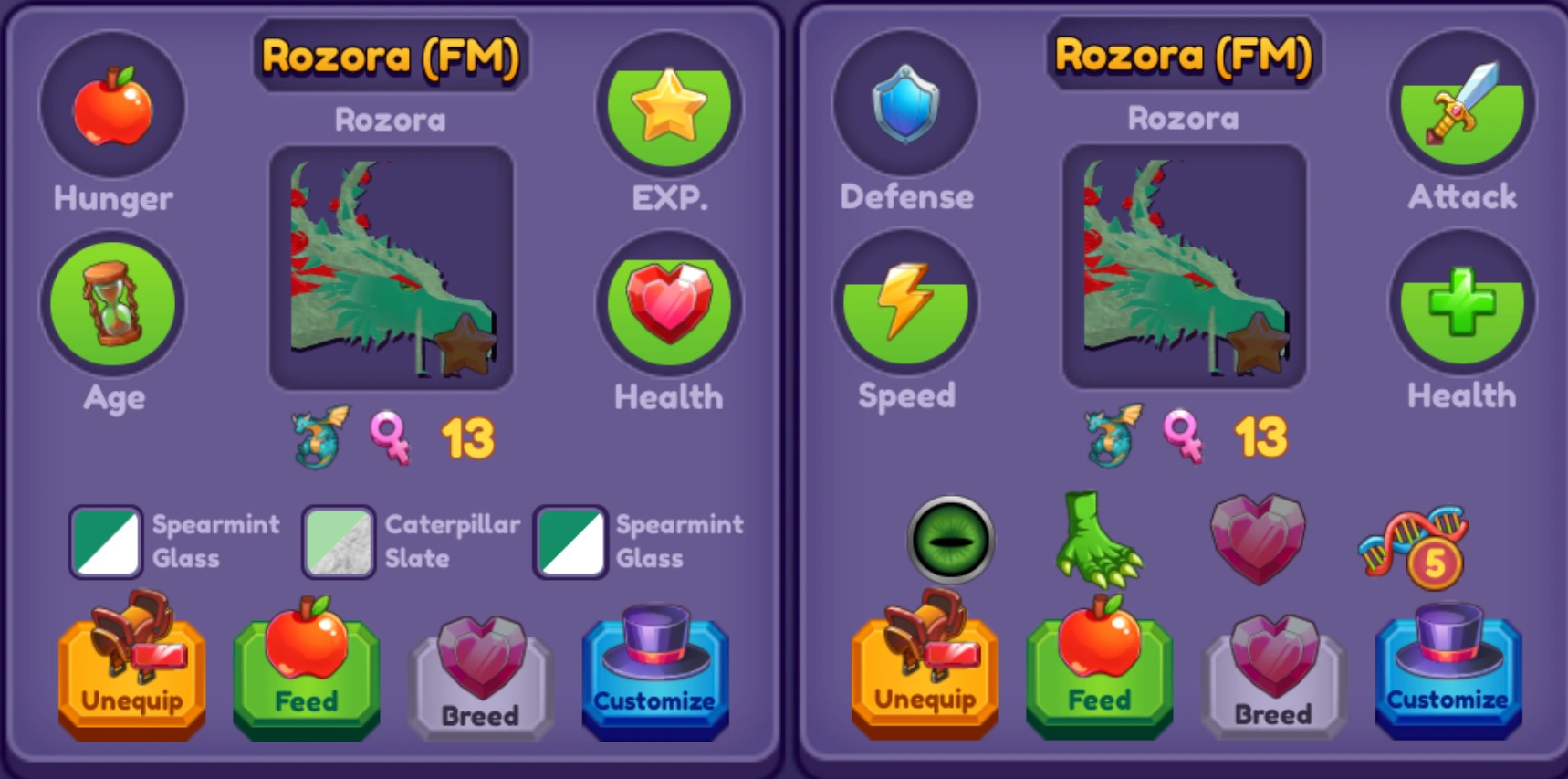Viewport: 1568px width, 779px height.
Task: Click the Rozora dragon portrait thumbnail
Action: pos(392,269)
